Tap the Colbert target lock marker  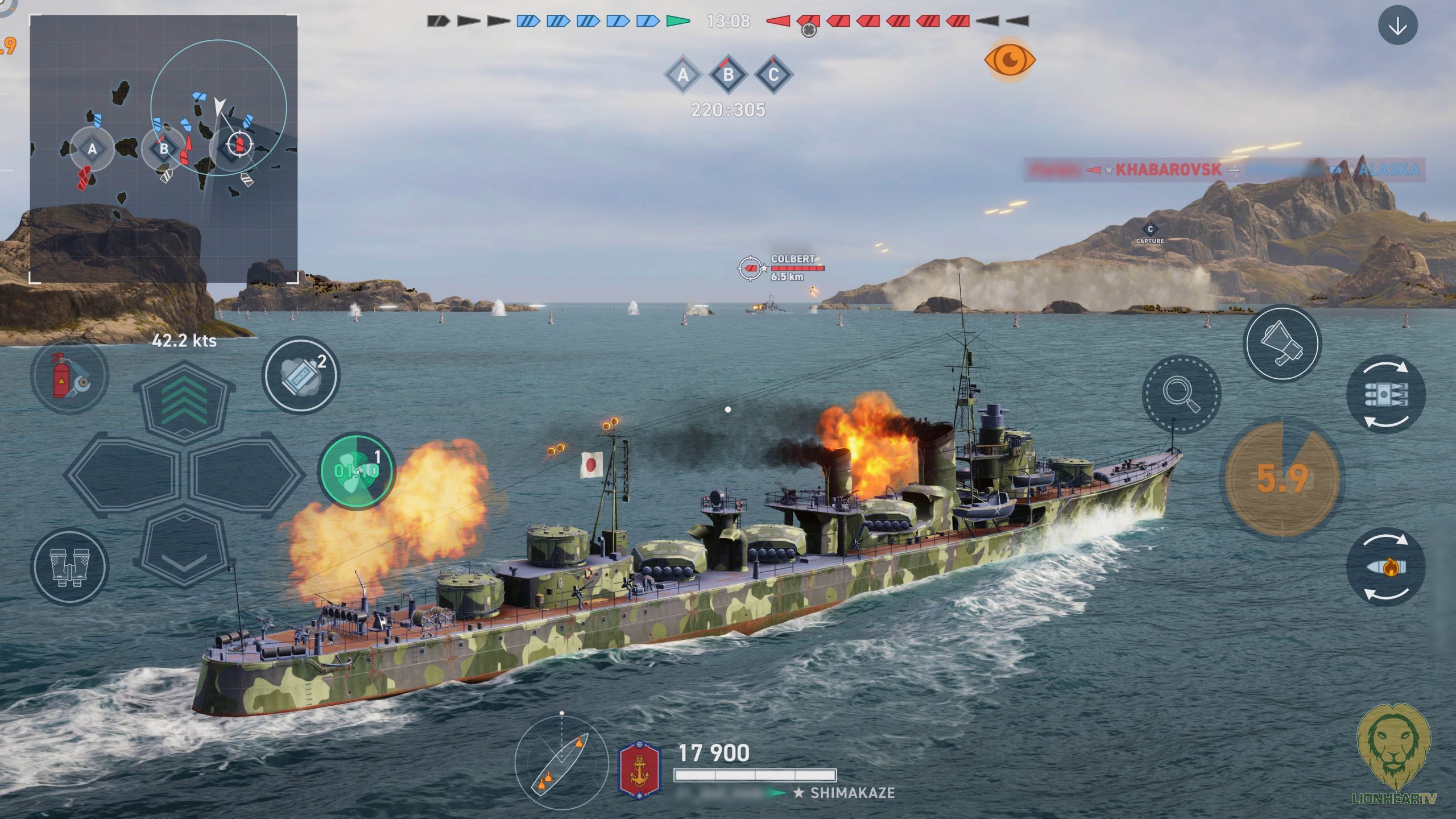pos(750,268)
